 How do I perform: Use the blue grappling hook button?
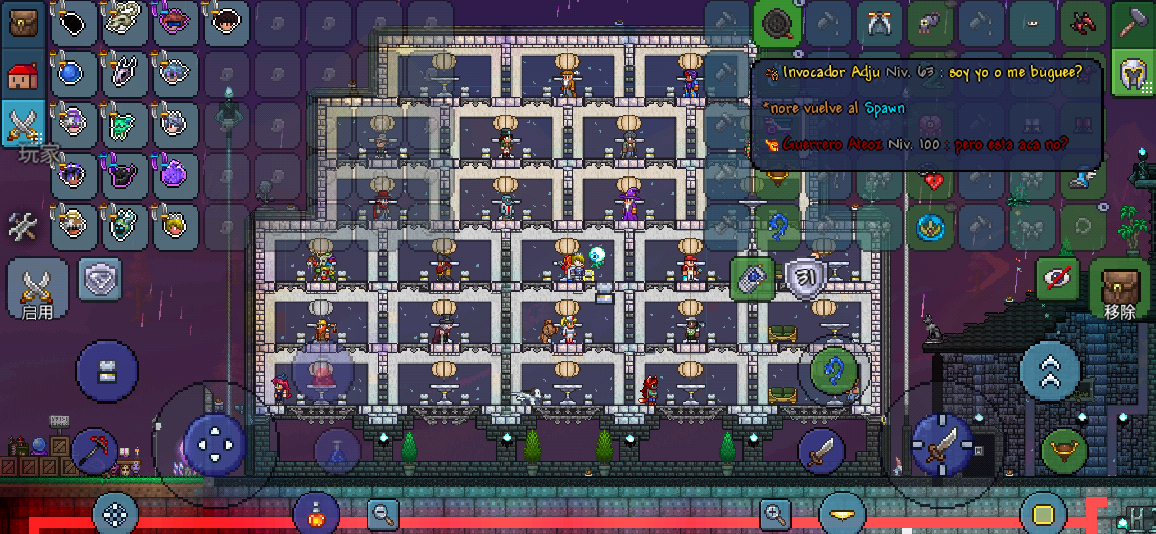tap(832, 370)
